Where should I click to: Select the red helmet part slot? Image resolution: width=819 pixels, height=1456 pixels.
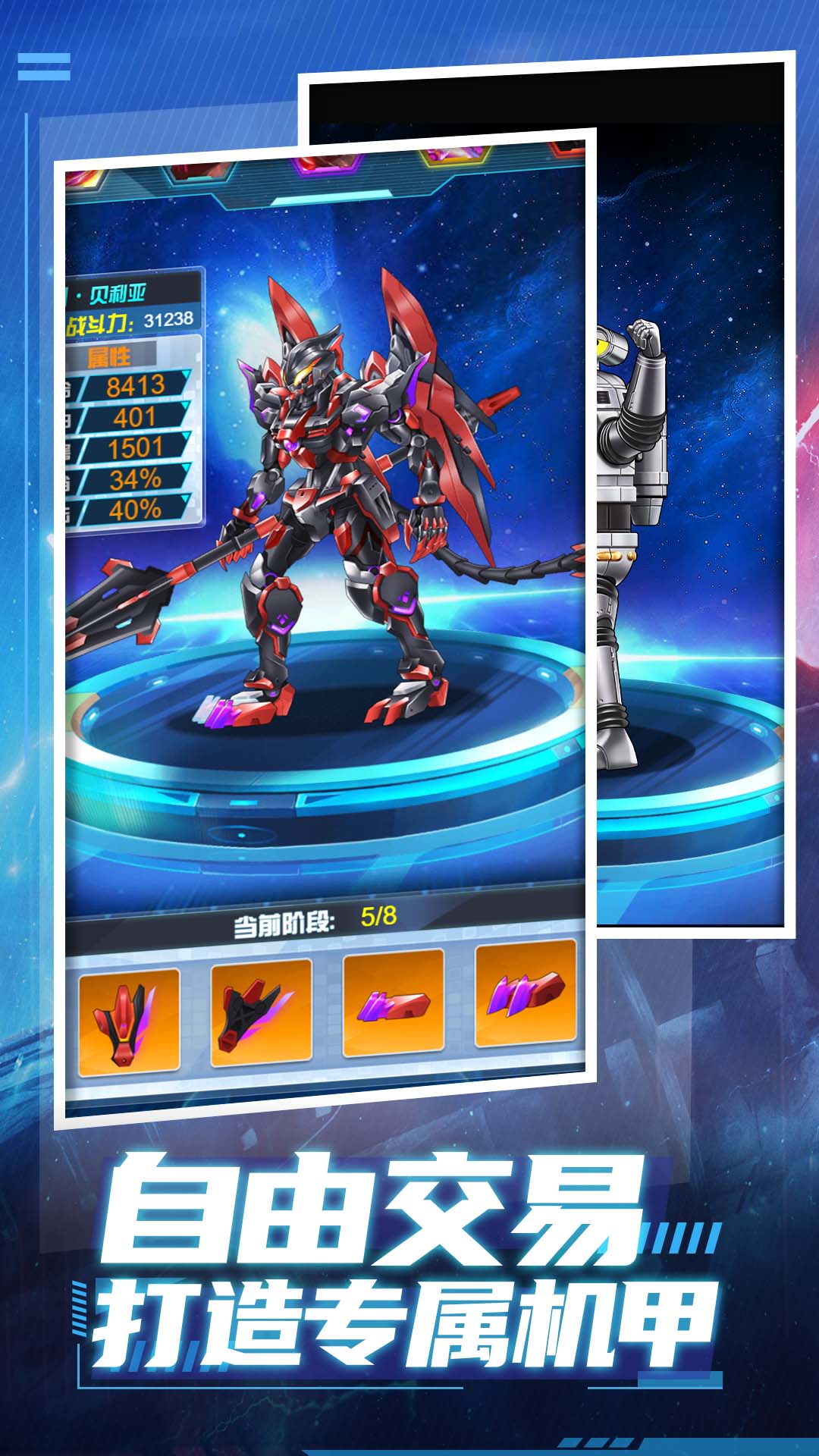tap(129, 1021)
